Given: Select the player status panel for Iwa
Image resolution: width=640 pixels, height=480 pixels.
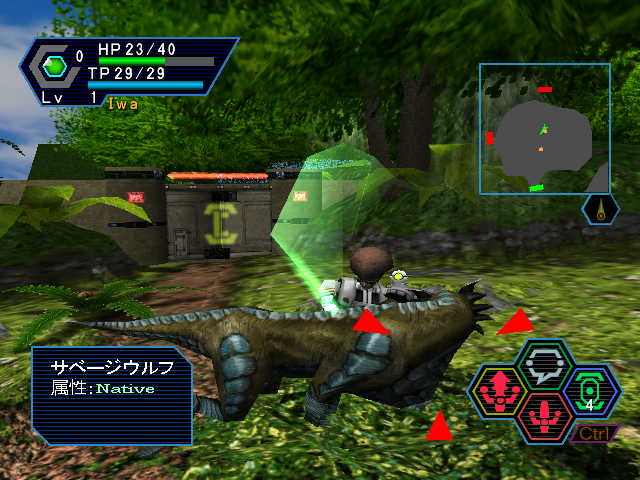Looking at the screenshot, I should (x=128, y=72).
